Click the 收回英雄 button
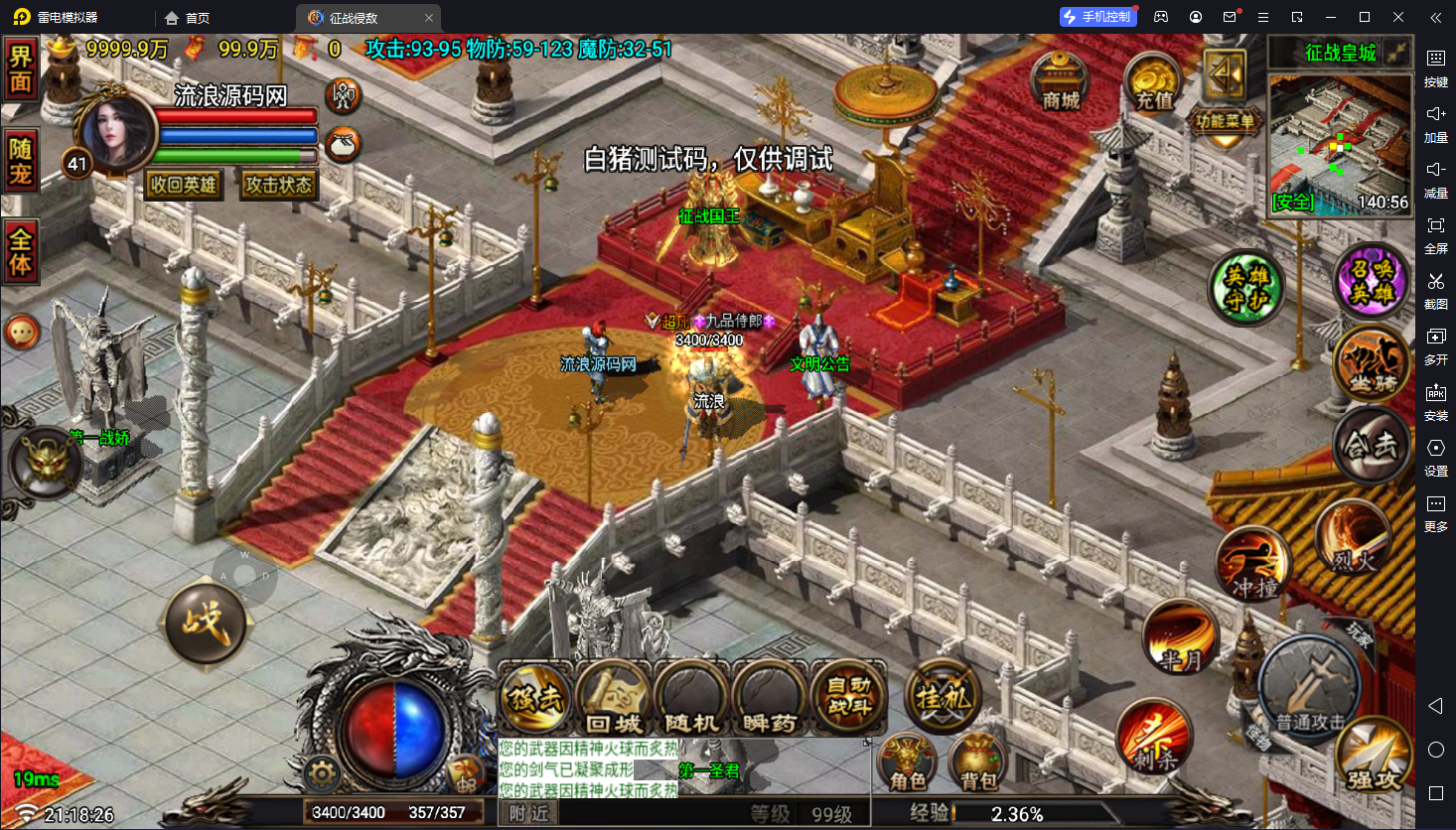This screenshot has width=1456, height=830. tap(184, 185)
